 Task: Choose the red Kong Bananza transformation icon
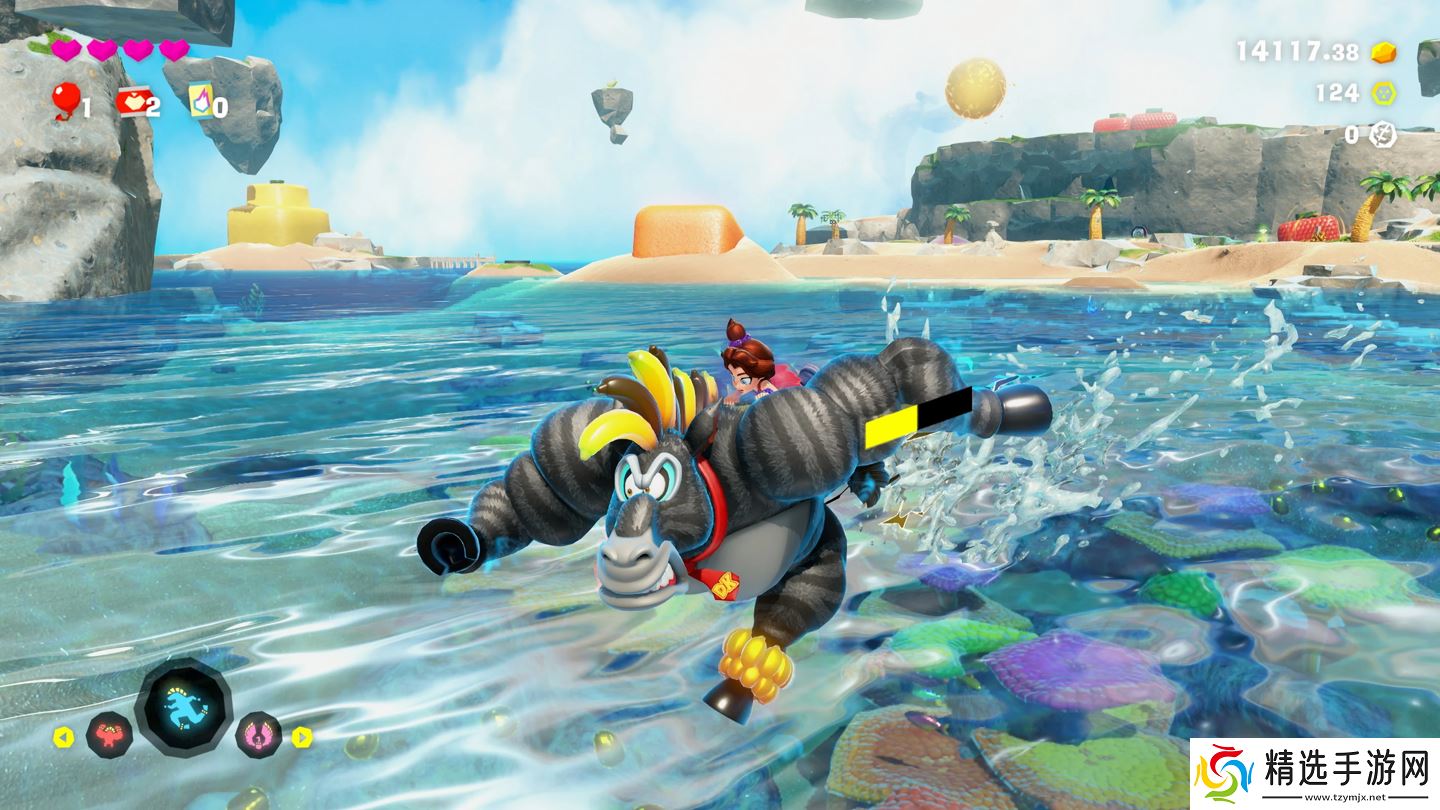(109, 736)
